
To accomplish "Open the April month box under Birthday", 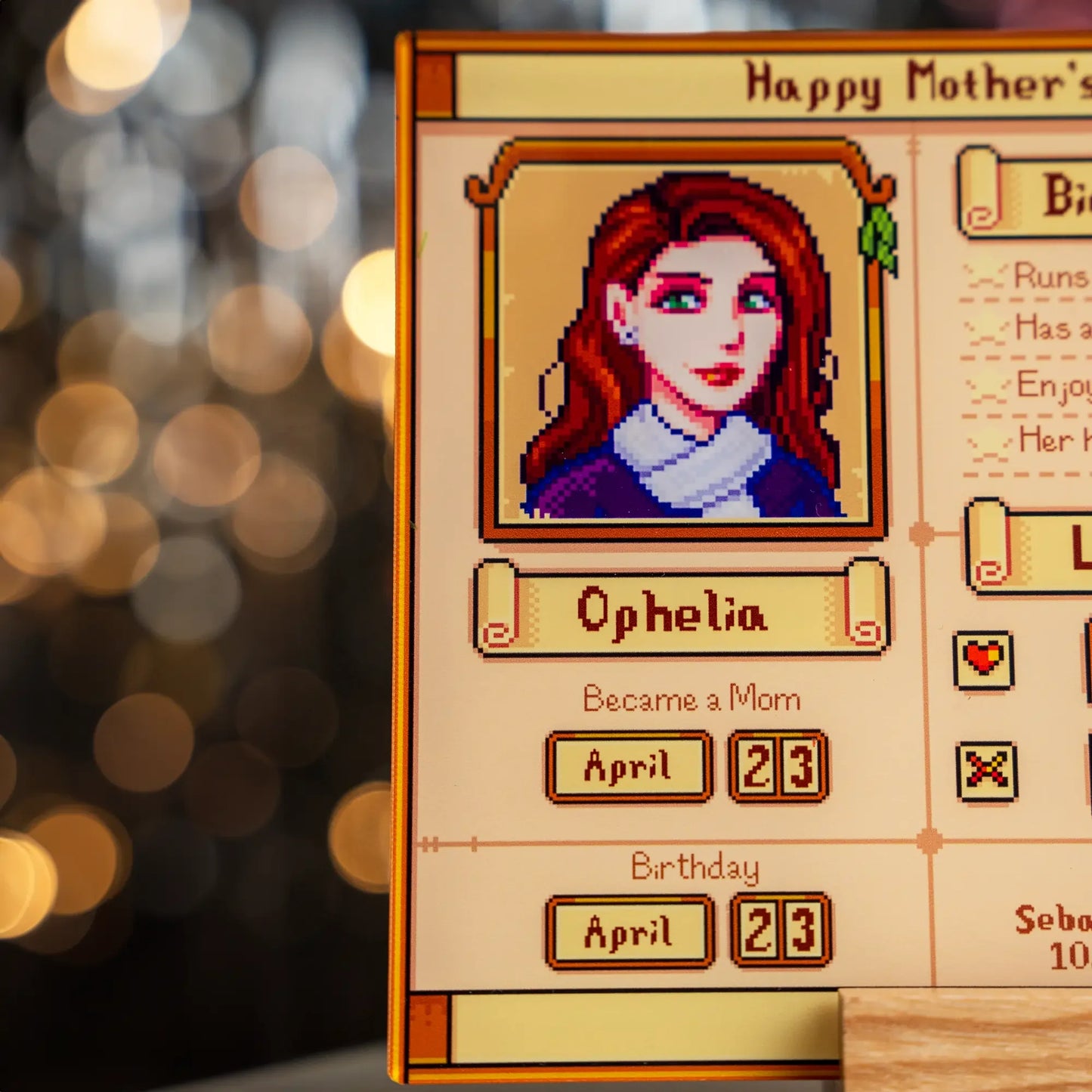I will [x=629, y=932].
